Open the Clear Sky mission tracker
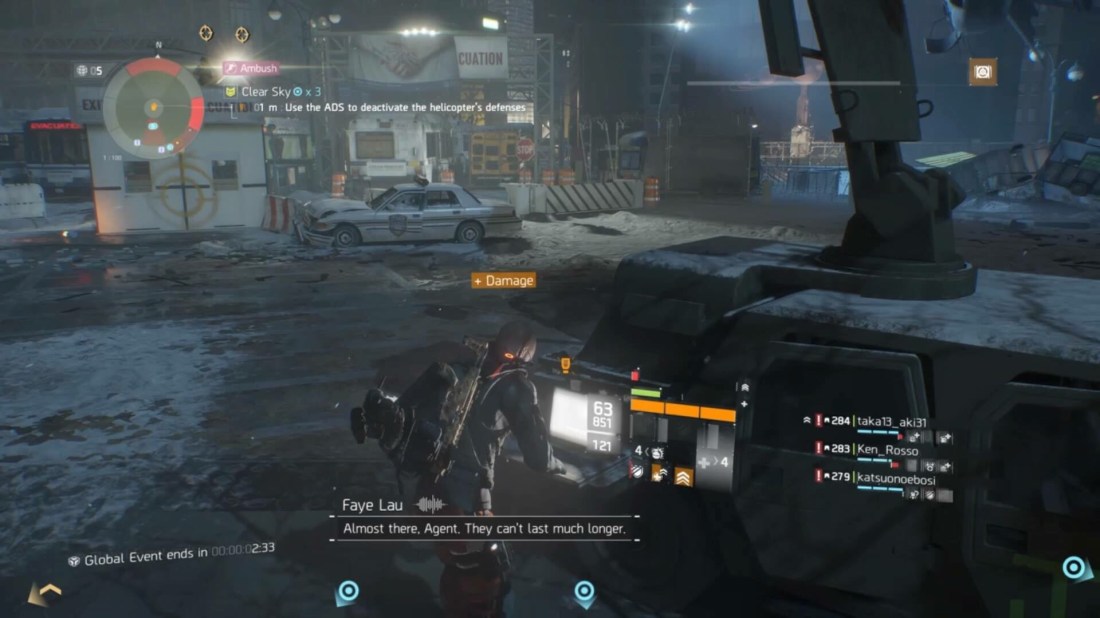 point(265,91)
